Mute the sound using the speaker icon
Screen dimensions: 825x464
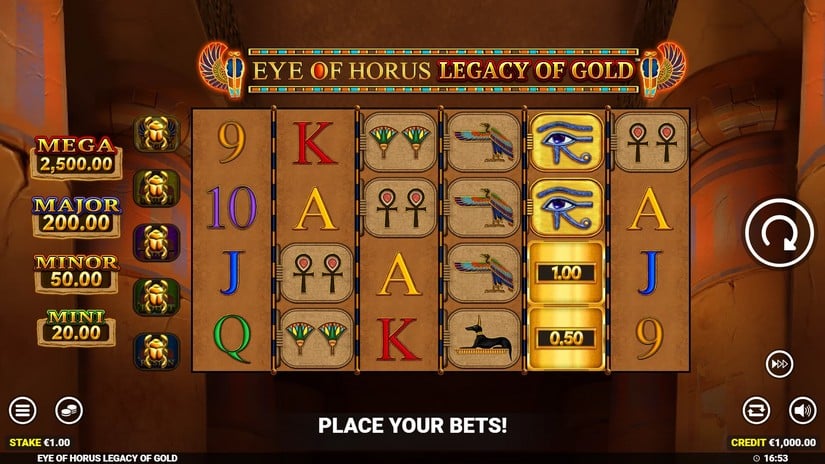click(x=802, y=410)
